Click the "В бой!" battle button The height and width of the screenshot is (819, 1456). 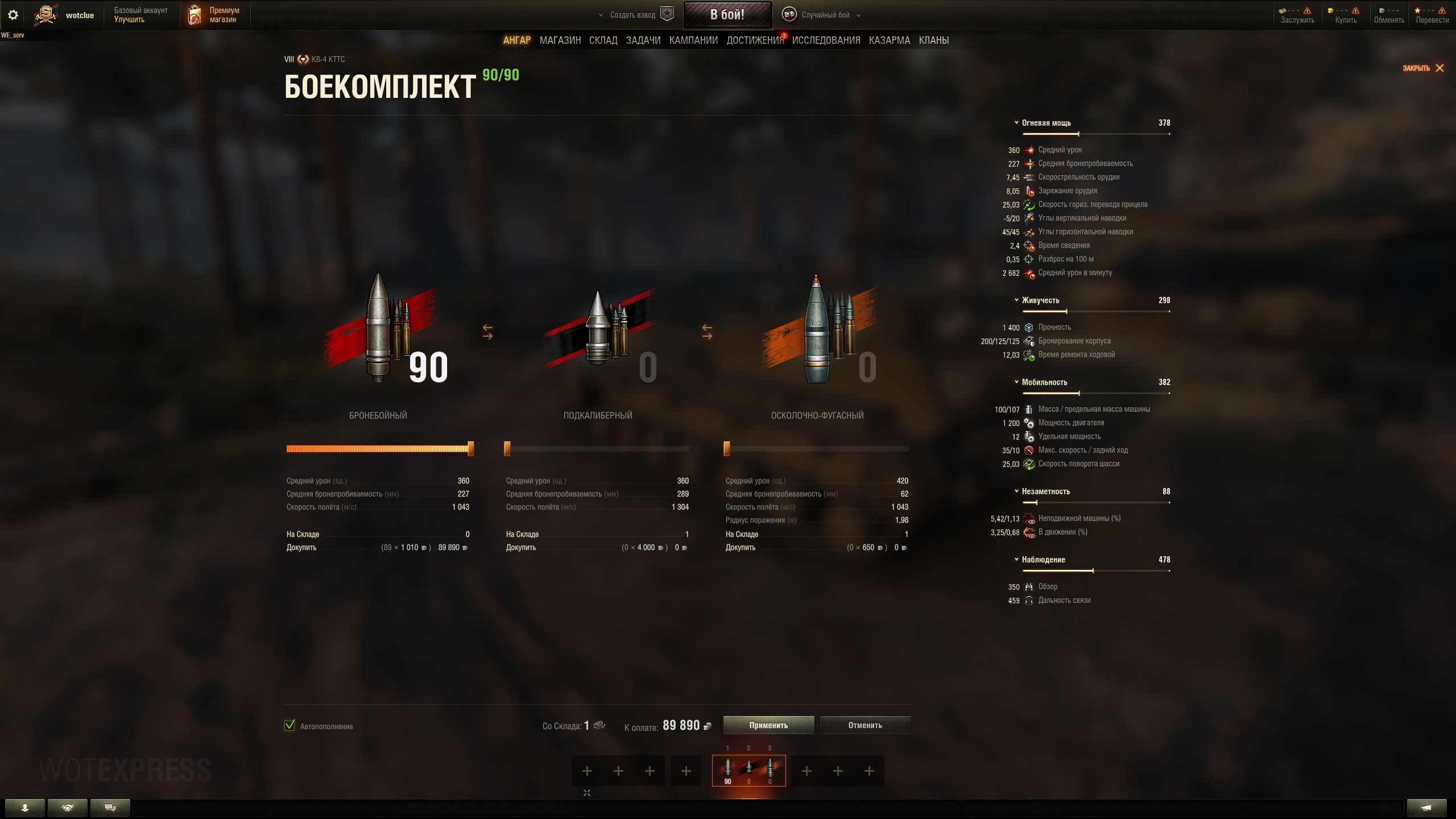click(727, 15)
